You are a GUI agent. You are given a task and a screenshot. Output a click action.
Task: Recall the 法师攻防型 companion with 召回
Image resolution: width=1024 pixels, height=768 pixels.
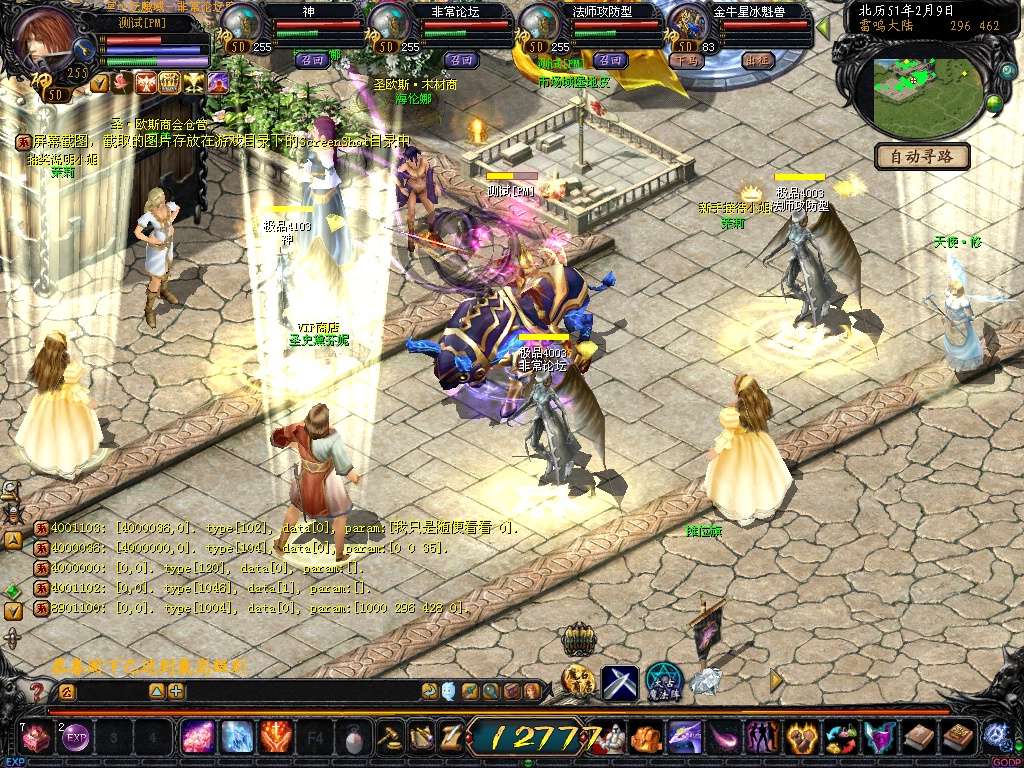(609, 60)
